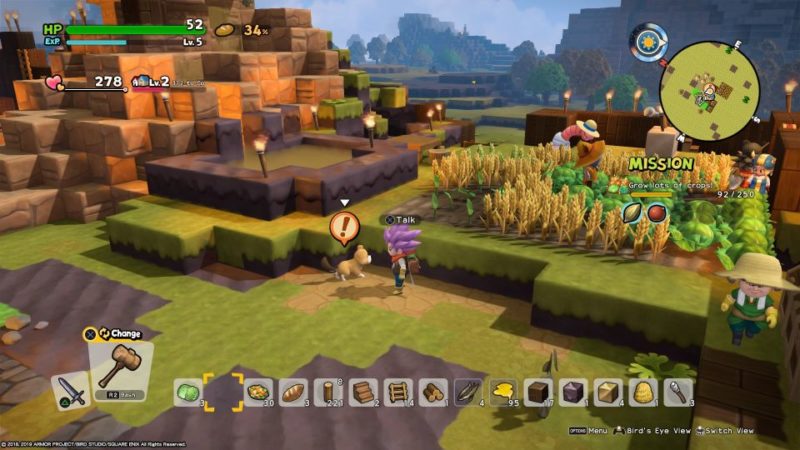
Task: Select the dark feather hotbar slot
Action: point(468,392)
